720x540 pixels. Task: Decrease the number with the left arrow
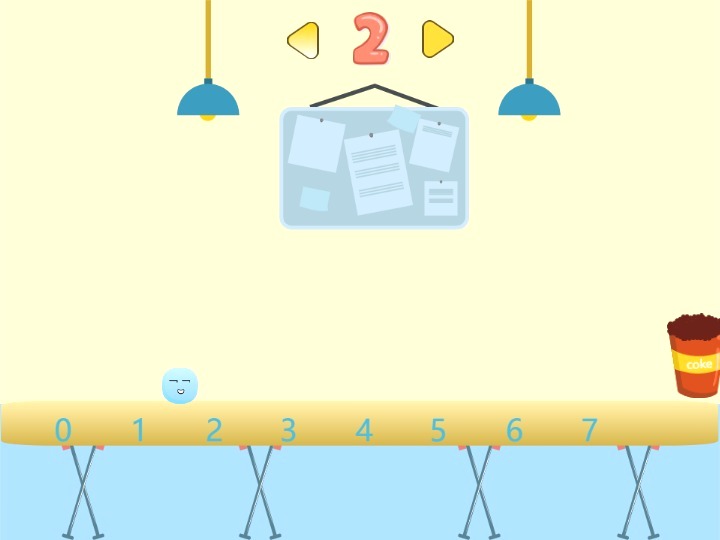point(304,40)
